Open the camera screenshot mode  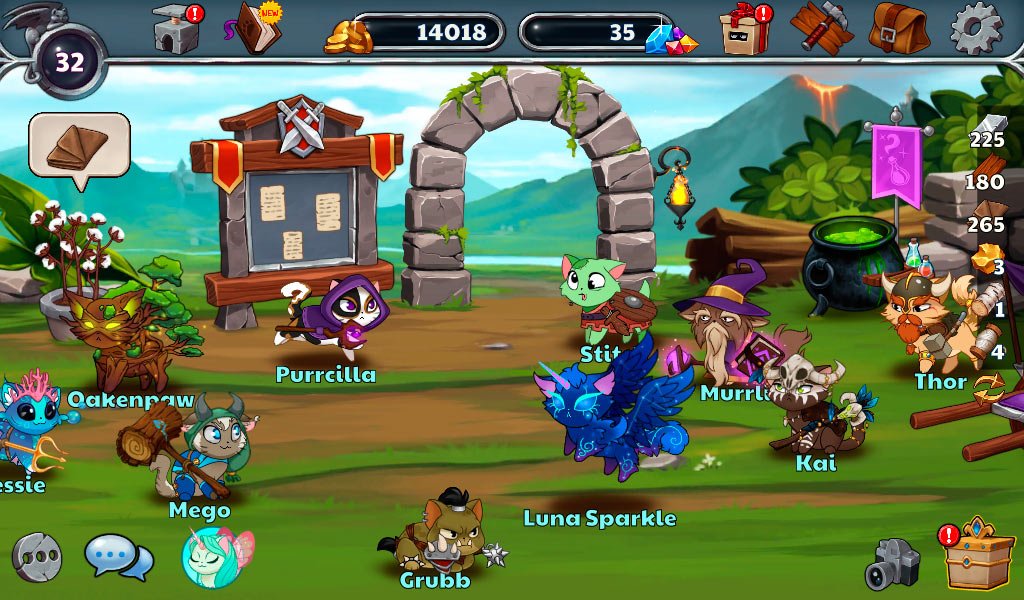891,564
